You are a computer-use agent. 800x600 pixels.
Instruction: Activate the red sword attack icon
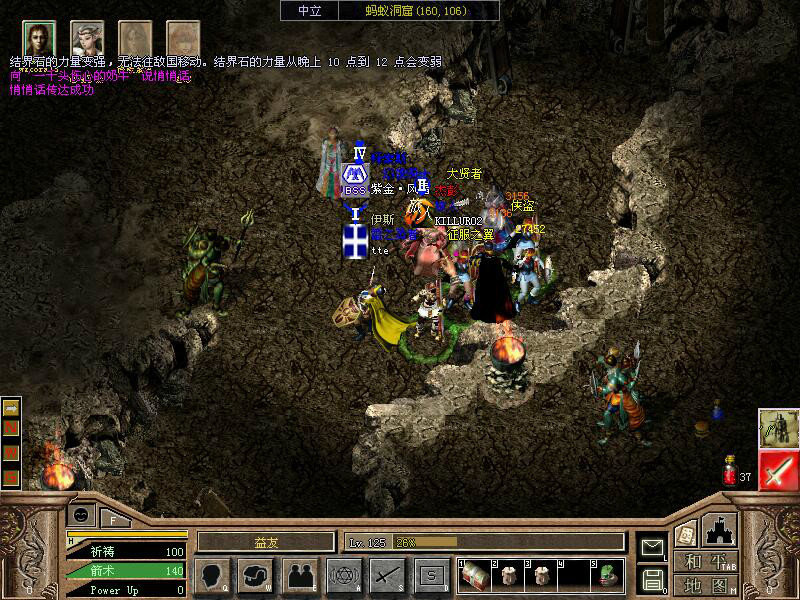778,470
